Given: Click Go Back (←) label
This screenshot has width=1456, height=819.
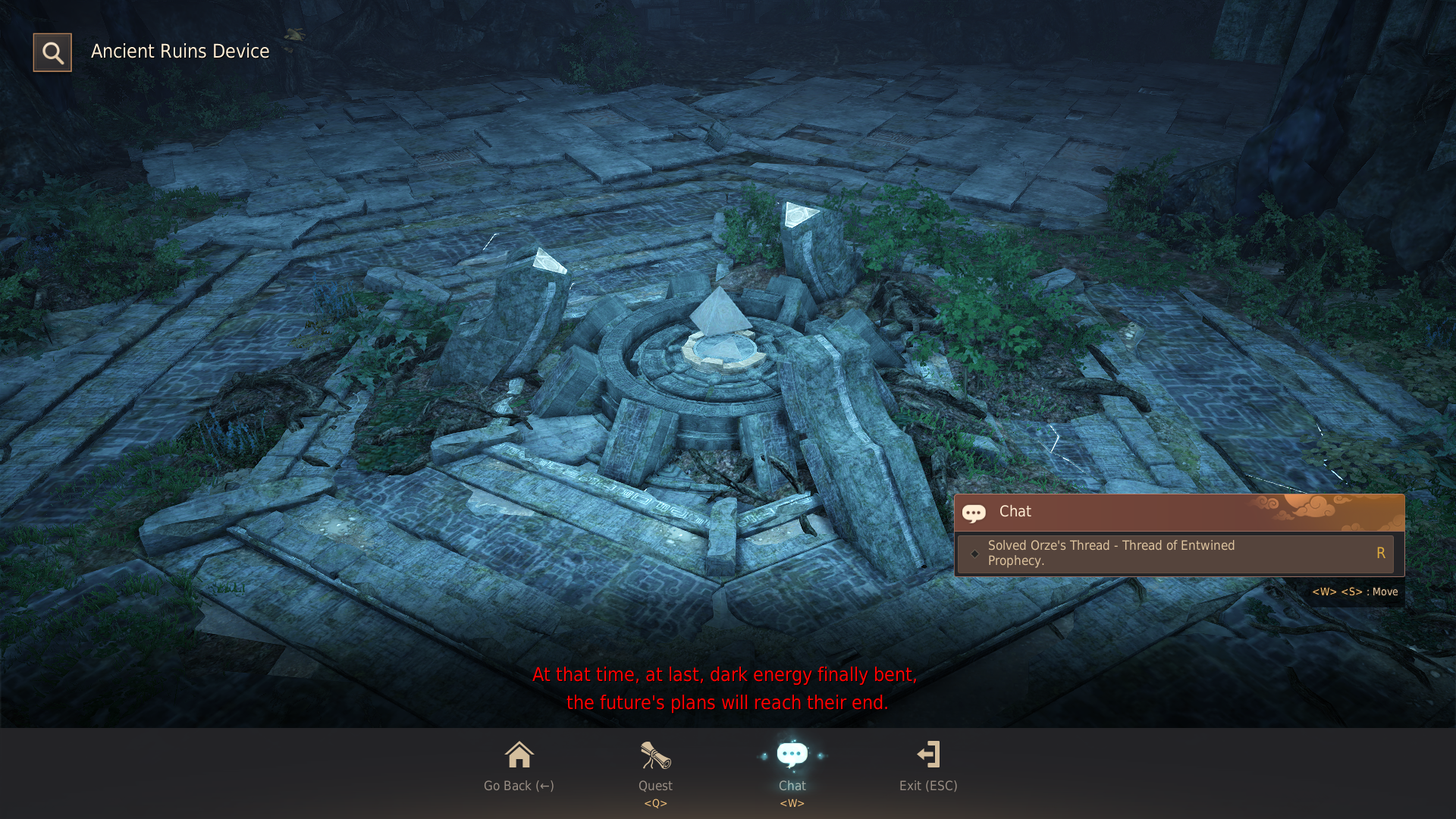Looking at the screenshot, I should [x=518, y=786].
